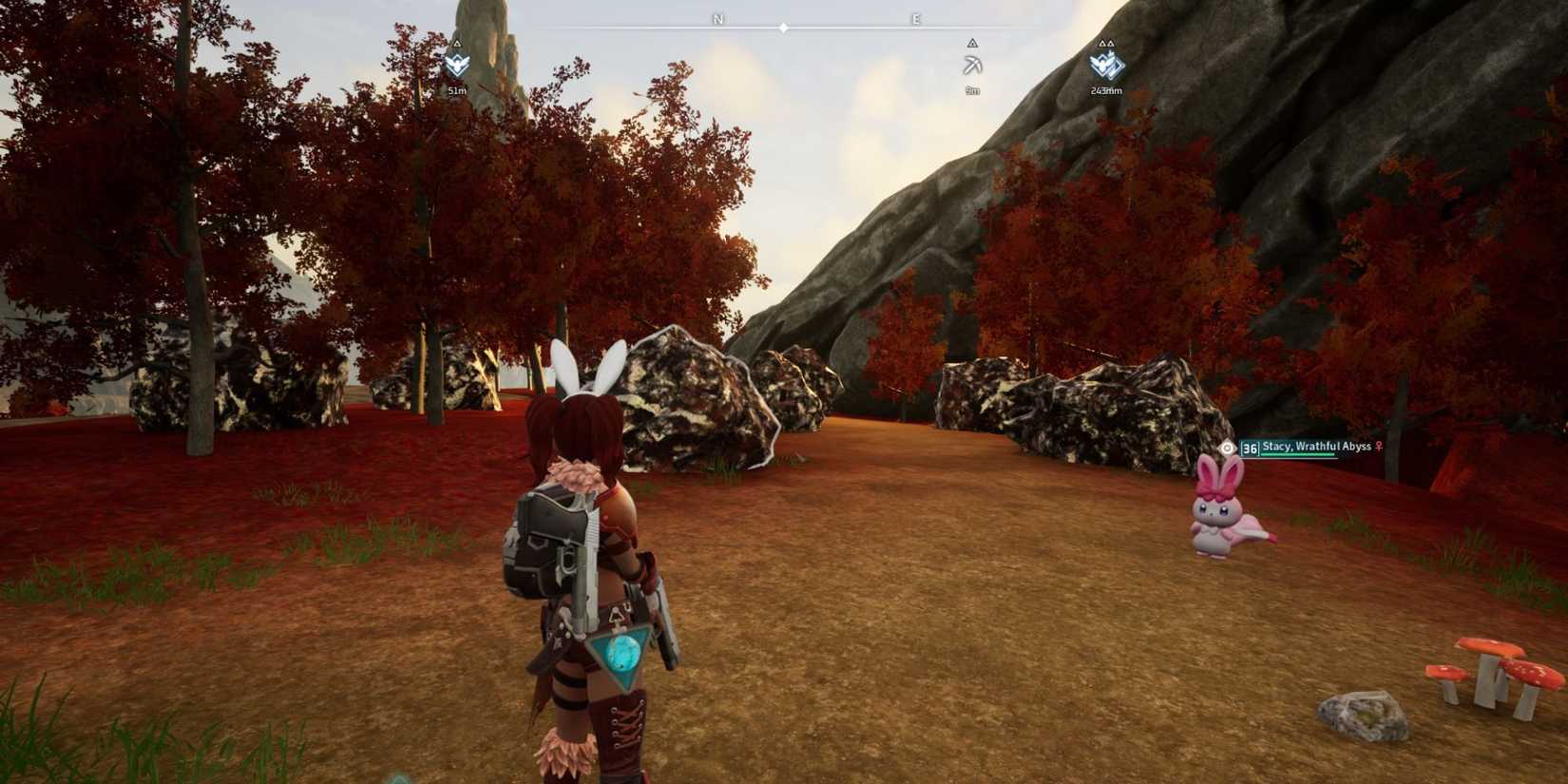
Task: Select the level 36 badge on the nameplate
Action: (x=1250, y=448)
